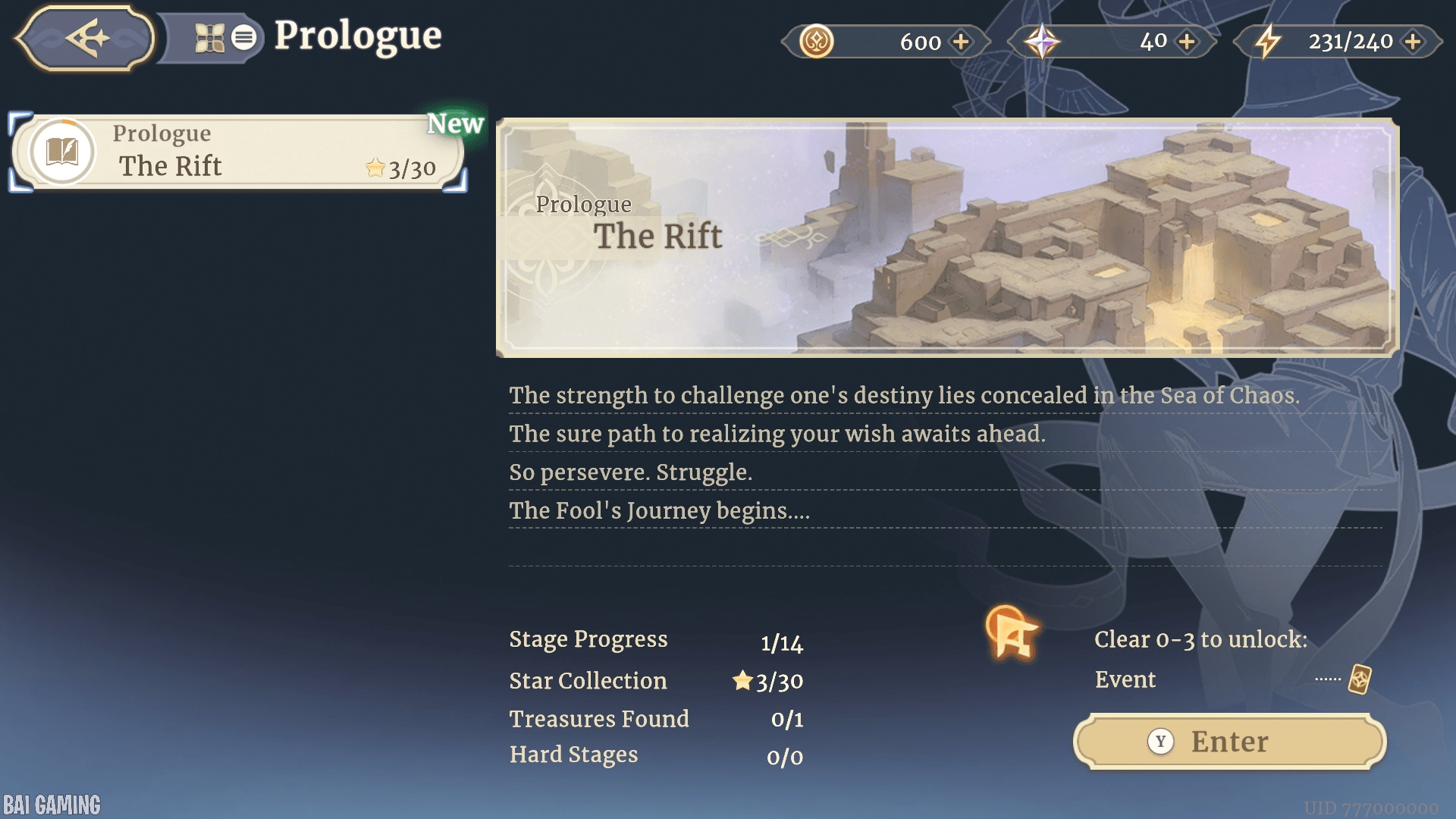Refill stamina with the plus button
The image size is (1456, 819).
[x=1412, y=42]
